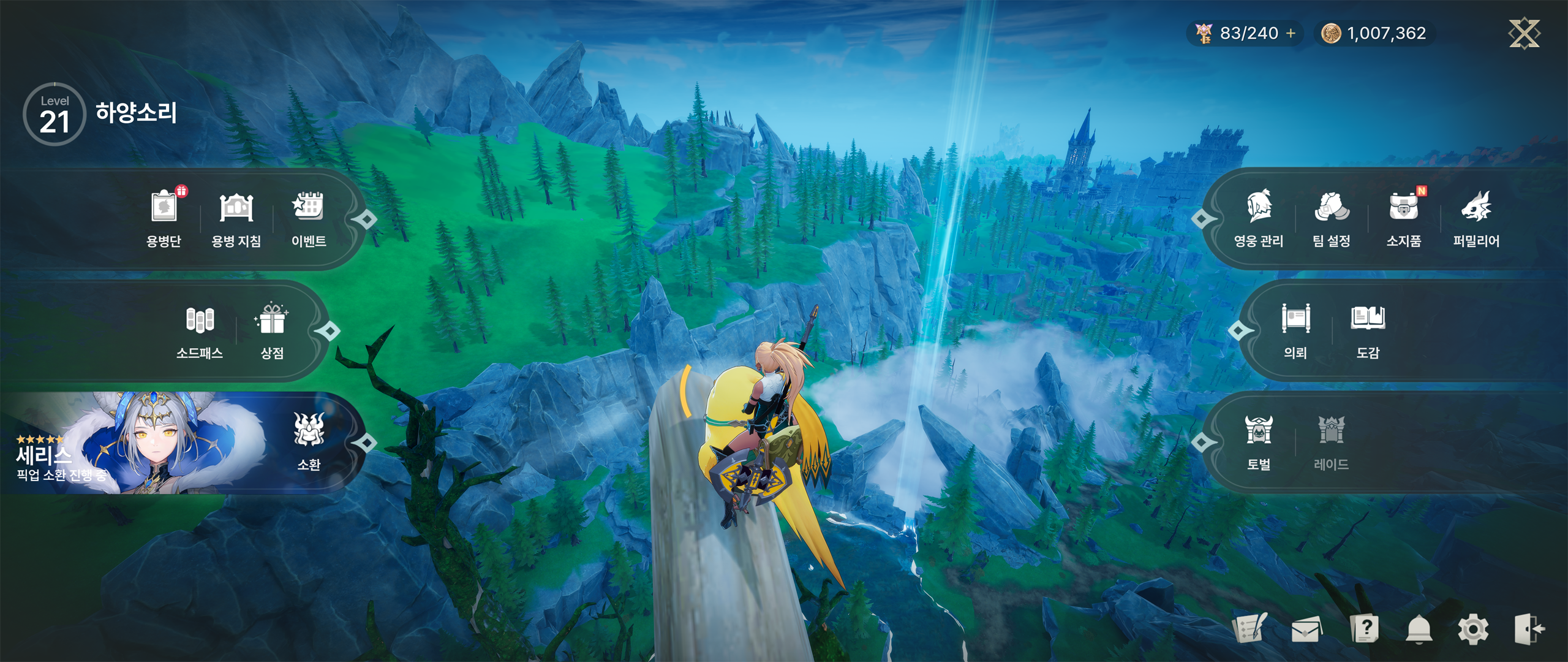1568x662 pixels.
Task: Open the 도감 codex book
Action: [1368, 331]
